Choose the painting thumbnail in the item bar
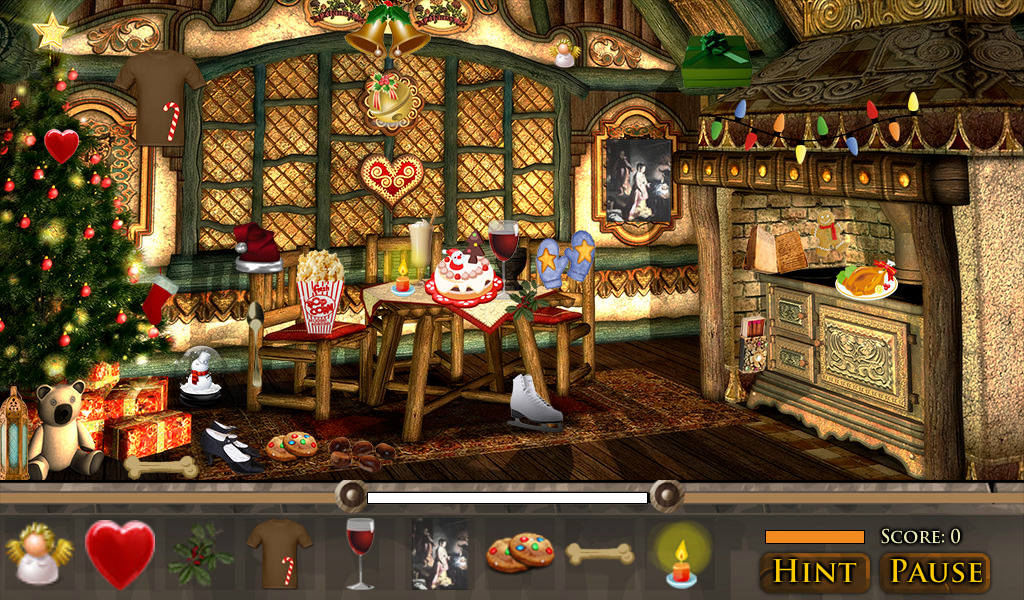1024x600 pixels. click(440, 552)
